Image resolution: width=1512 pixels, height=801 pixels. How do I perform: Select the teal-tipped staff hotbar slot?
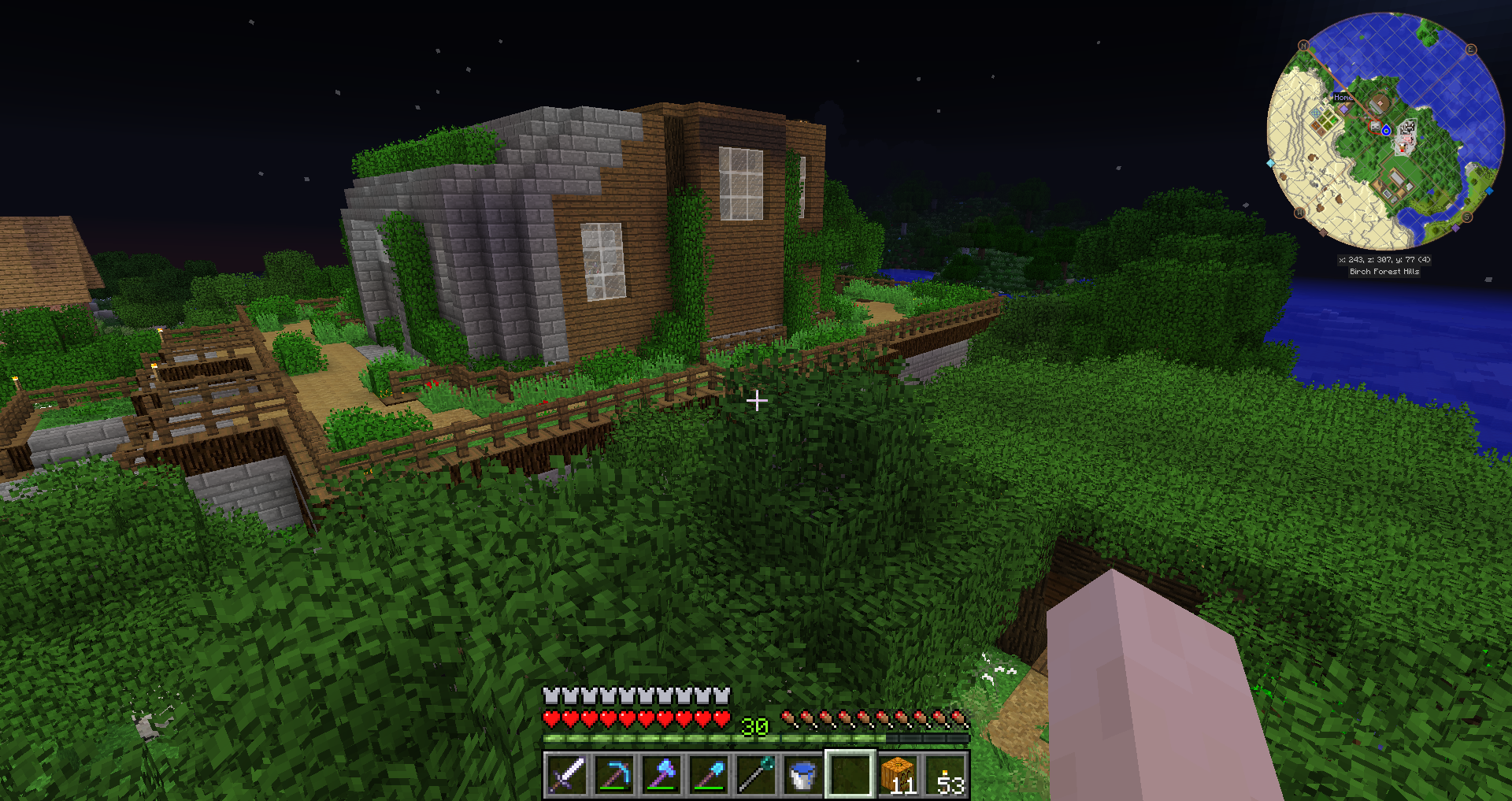click(x=755, y=775)
